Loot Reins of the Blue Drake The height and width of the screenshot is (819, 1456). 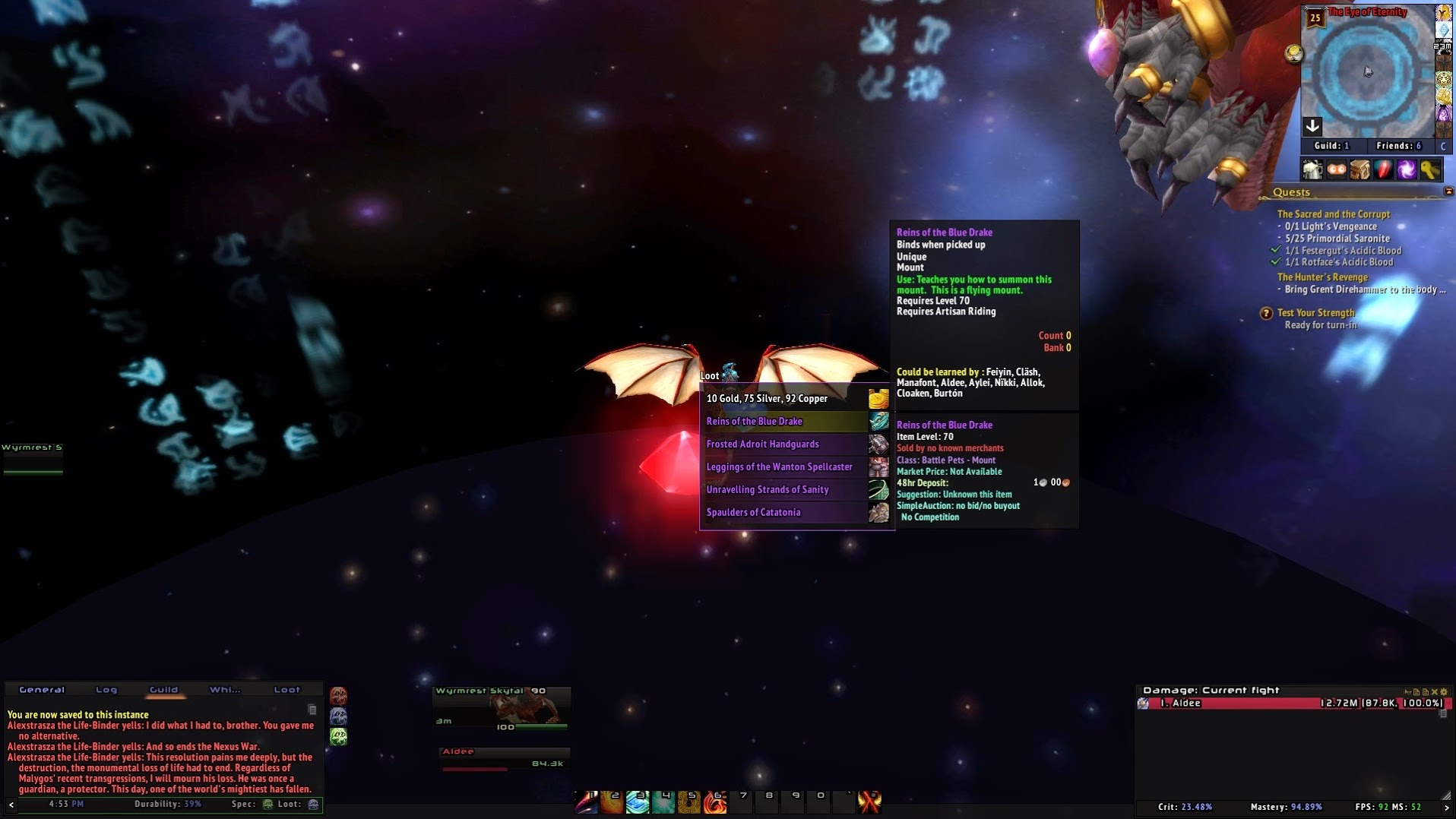pos(786,422)
